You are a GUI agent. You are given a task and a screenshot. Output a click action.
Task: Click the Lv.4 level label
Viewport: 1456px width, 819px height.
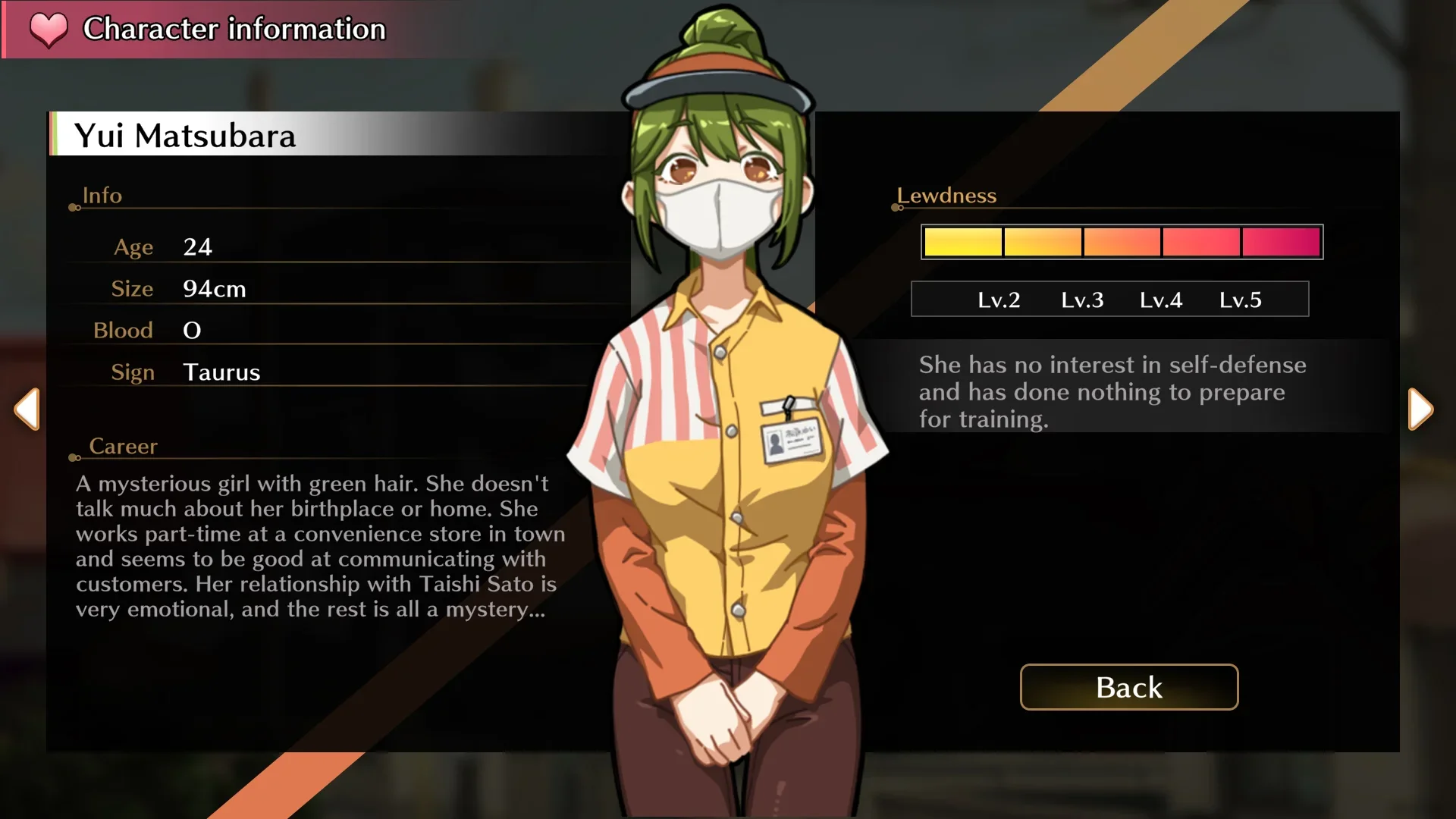1162,300
